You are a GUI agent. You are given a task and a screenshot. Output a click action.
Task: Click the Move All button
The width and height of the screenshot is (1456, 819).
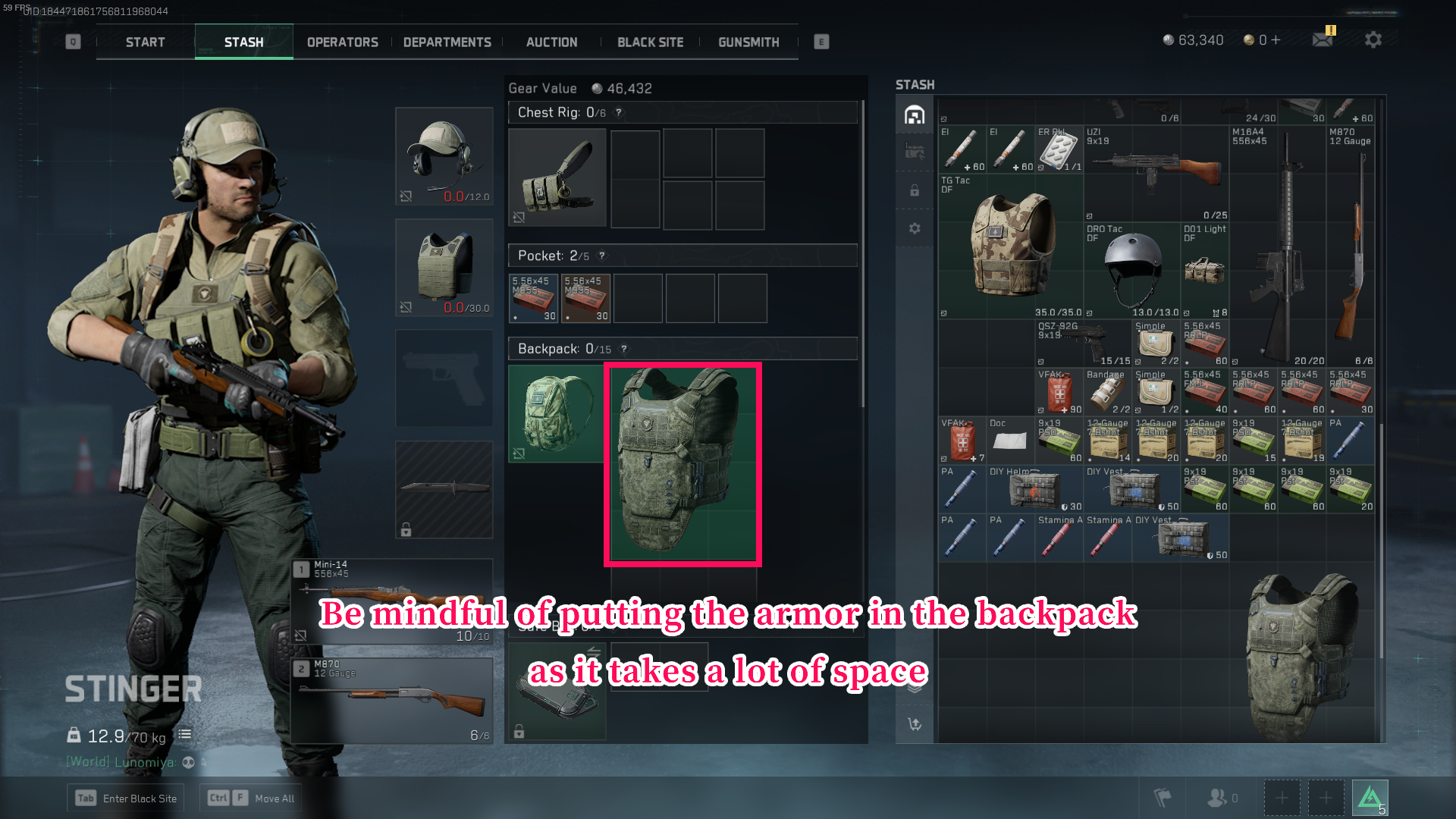pyautogui.click(x=251, y=798)
